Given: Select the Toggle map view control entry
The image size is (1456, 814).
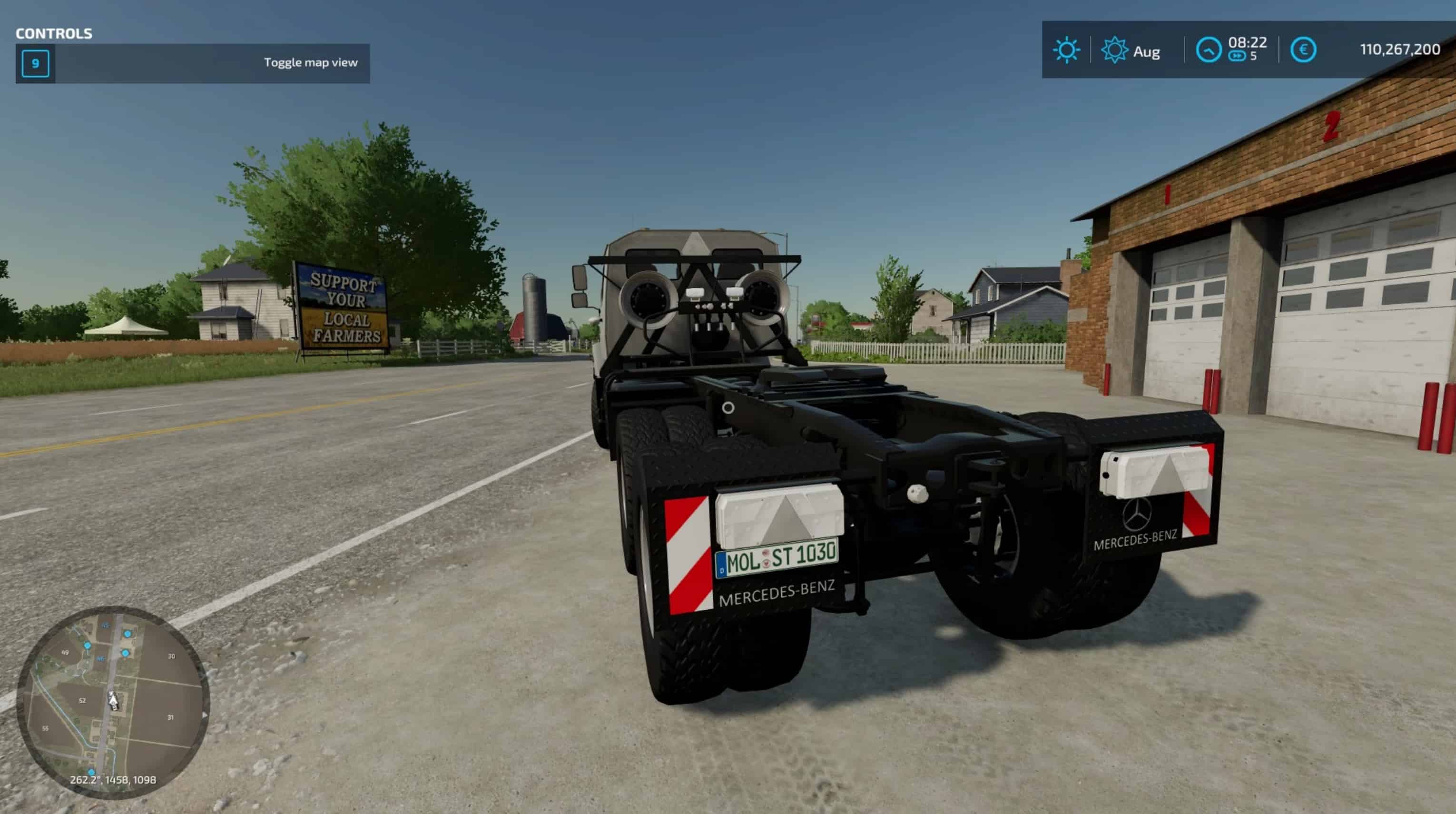Looking at the screenshot, I should click(193, 63).
